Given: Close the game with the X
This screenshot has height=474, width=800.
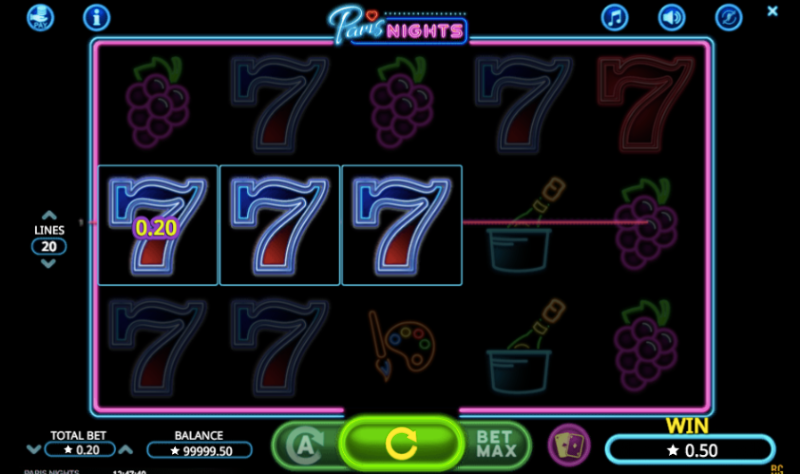Looking at the screenshot, I should click(772, 11).
